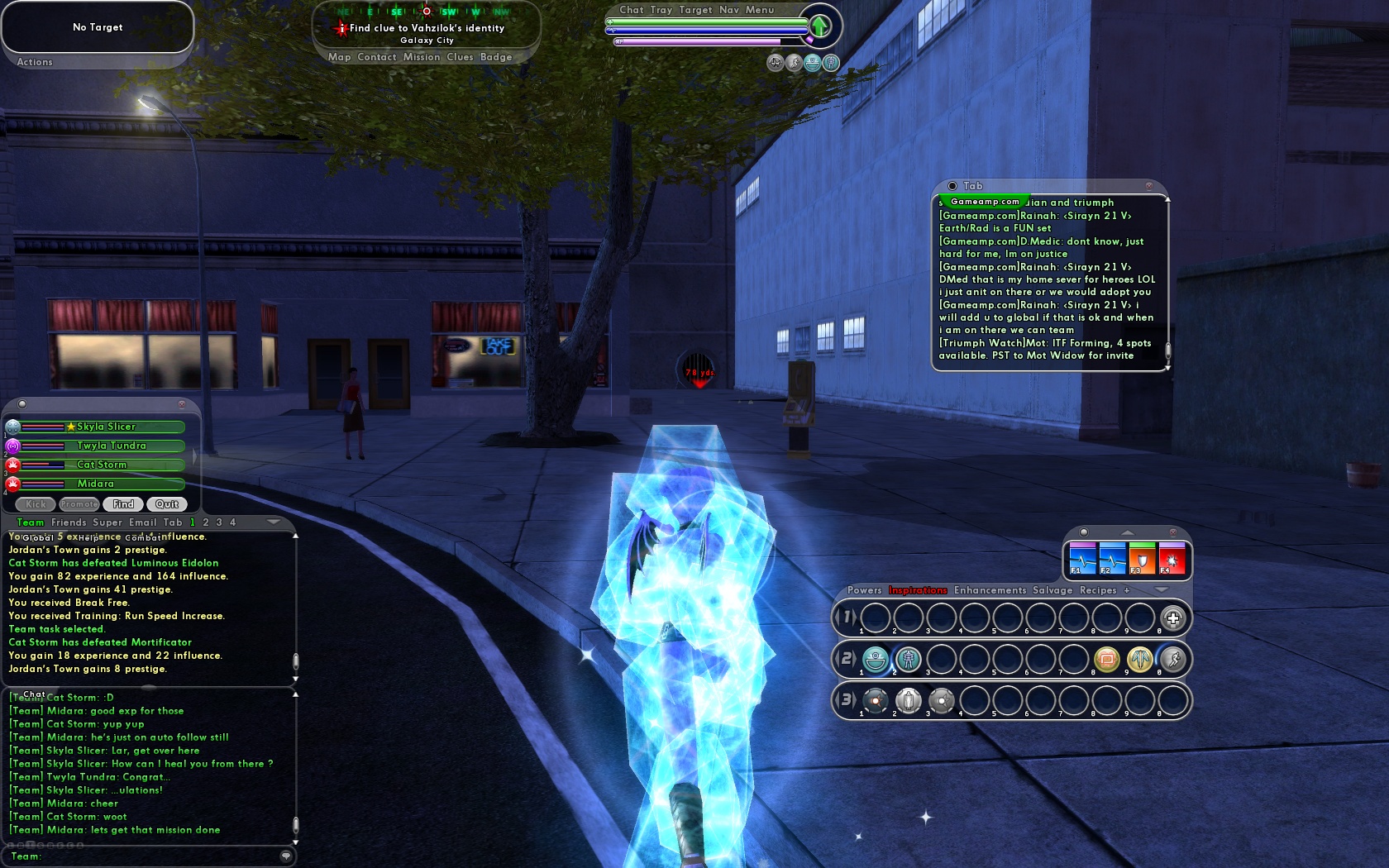This screenshot has height=868, width=1389.
Task: Select teammate Twyla Tundra
Action: tap(111, 446)
